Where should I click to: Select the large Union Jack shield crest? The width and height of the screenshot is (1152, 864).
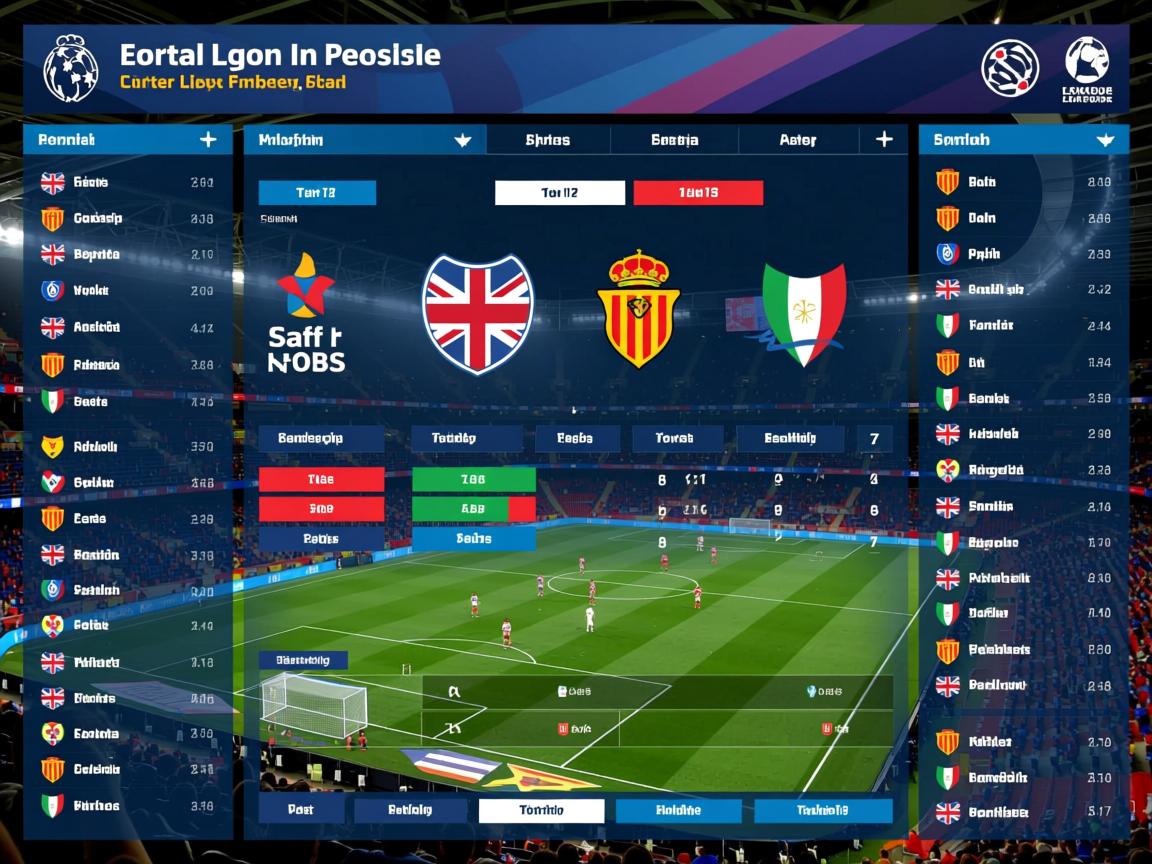click(x=478, y=313)
